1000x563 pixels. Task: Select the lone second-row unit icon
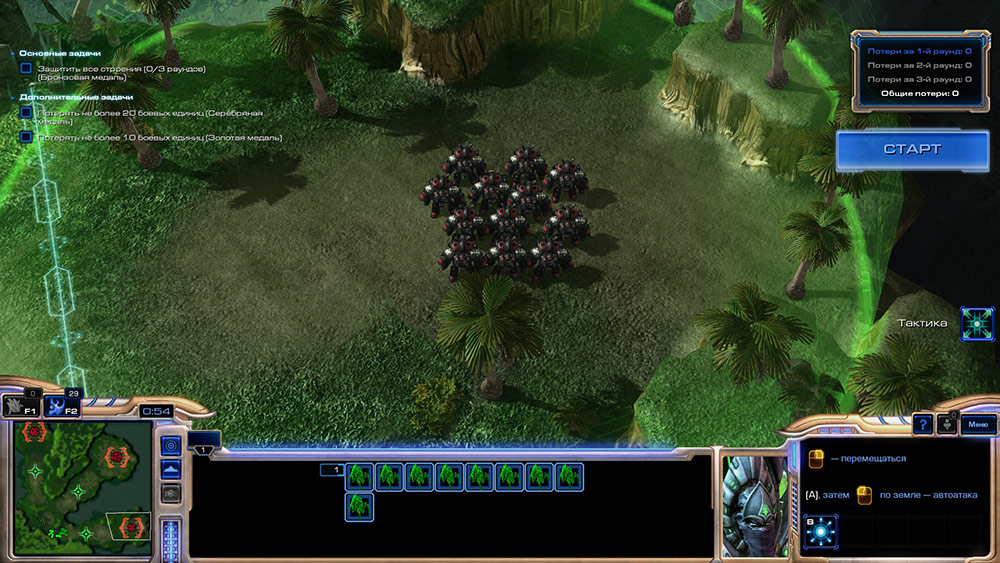[359, 507]
